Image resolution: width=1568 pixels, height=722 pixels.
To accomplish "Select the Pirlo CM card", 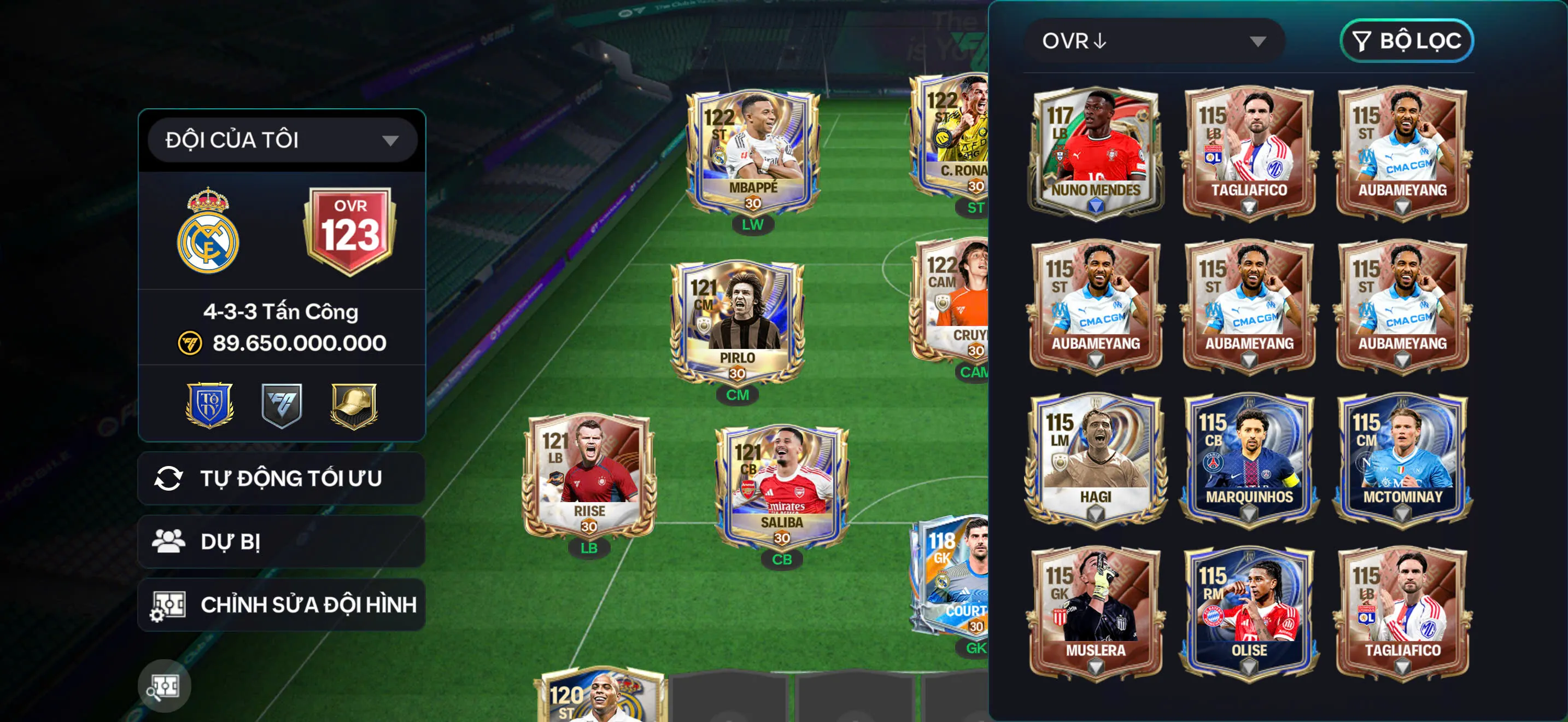I will (x=736, y=323).
